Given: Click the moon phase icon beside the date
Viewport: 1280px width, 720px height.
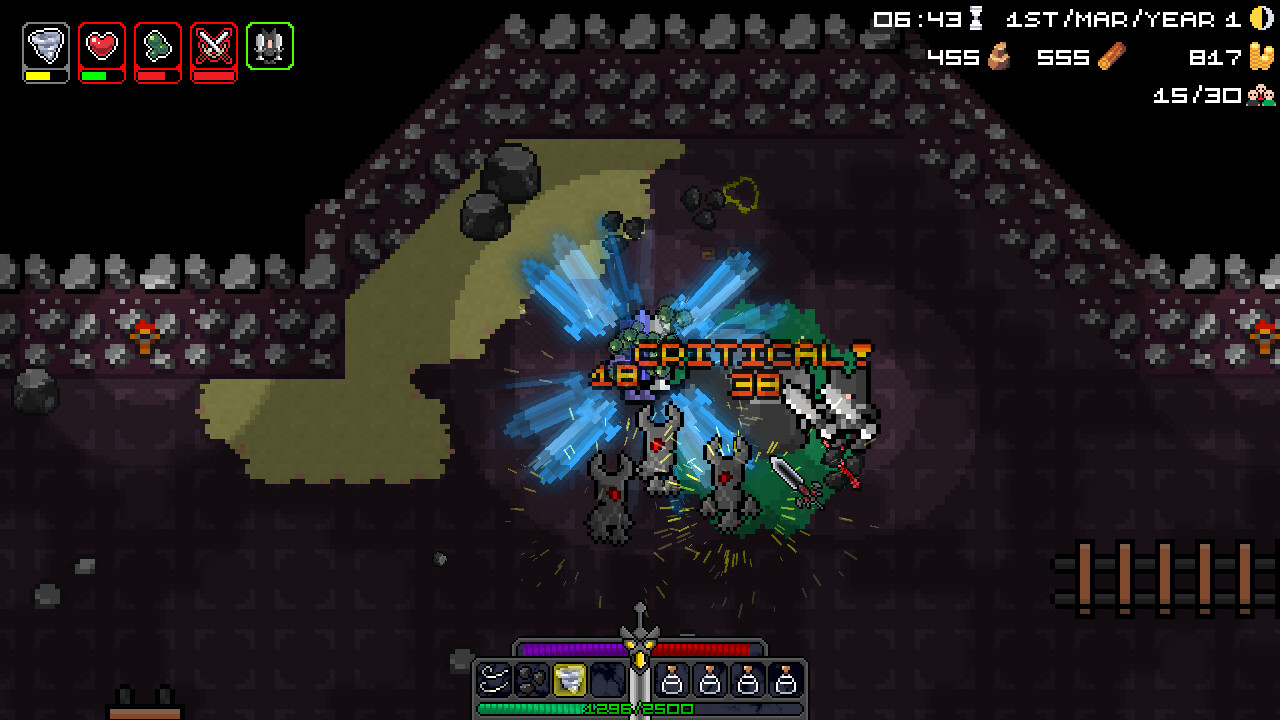Looking at the screenshot, I should pyautogui.click(x=1262, y=17).
